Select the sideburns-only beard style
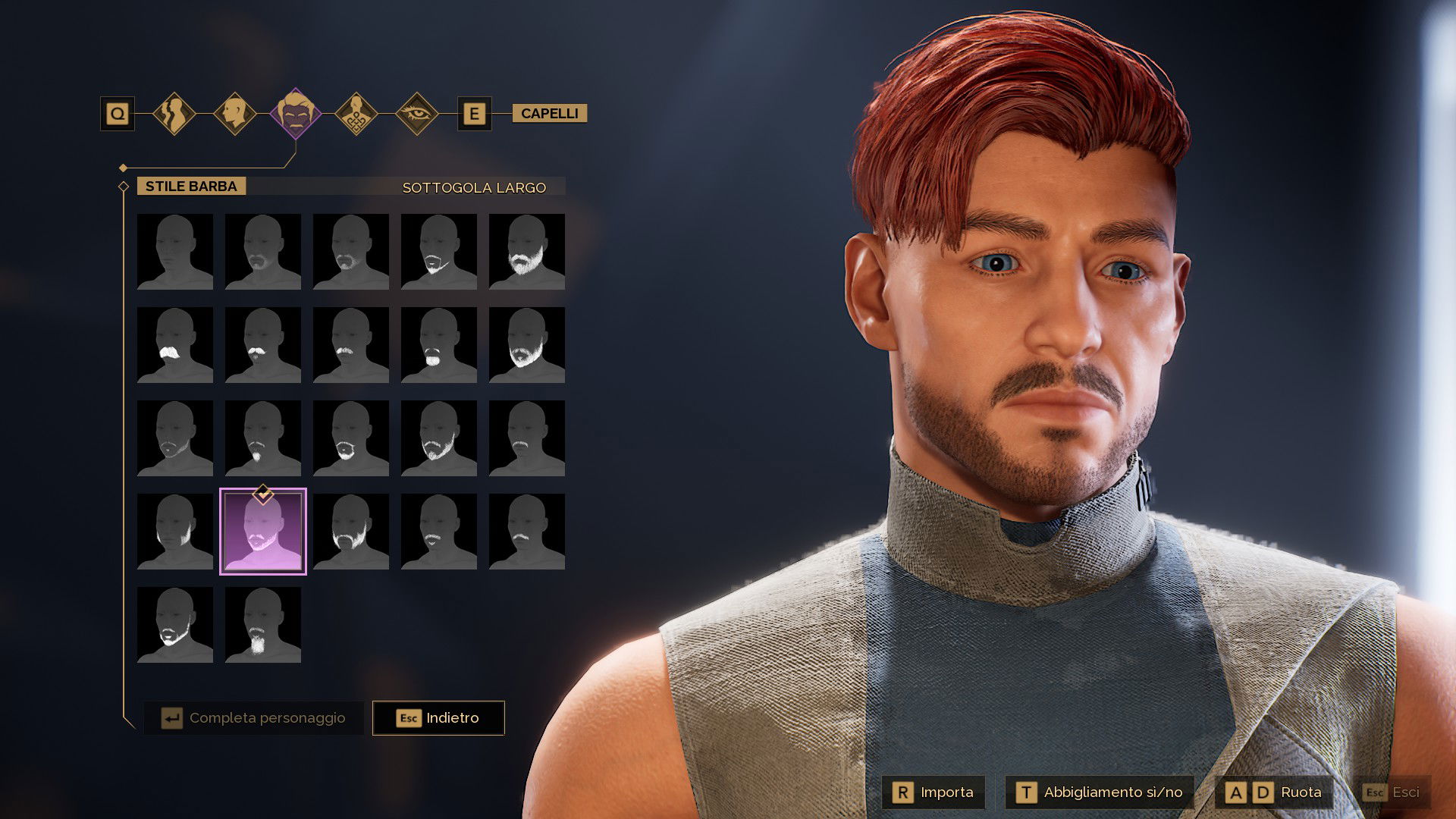 point(175,531)
